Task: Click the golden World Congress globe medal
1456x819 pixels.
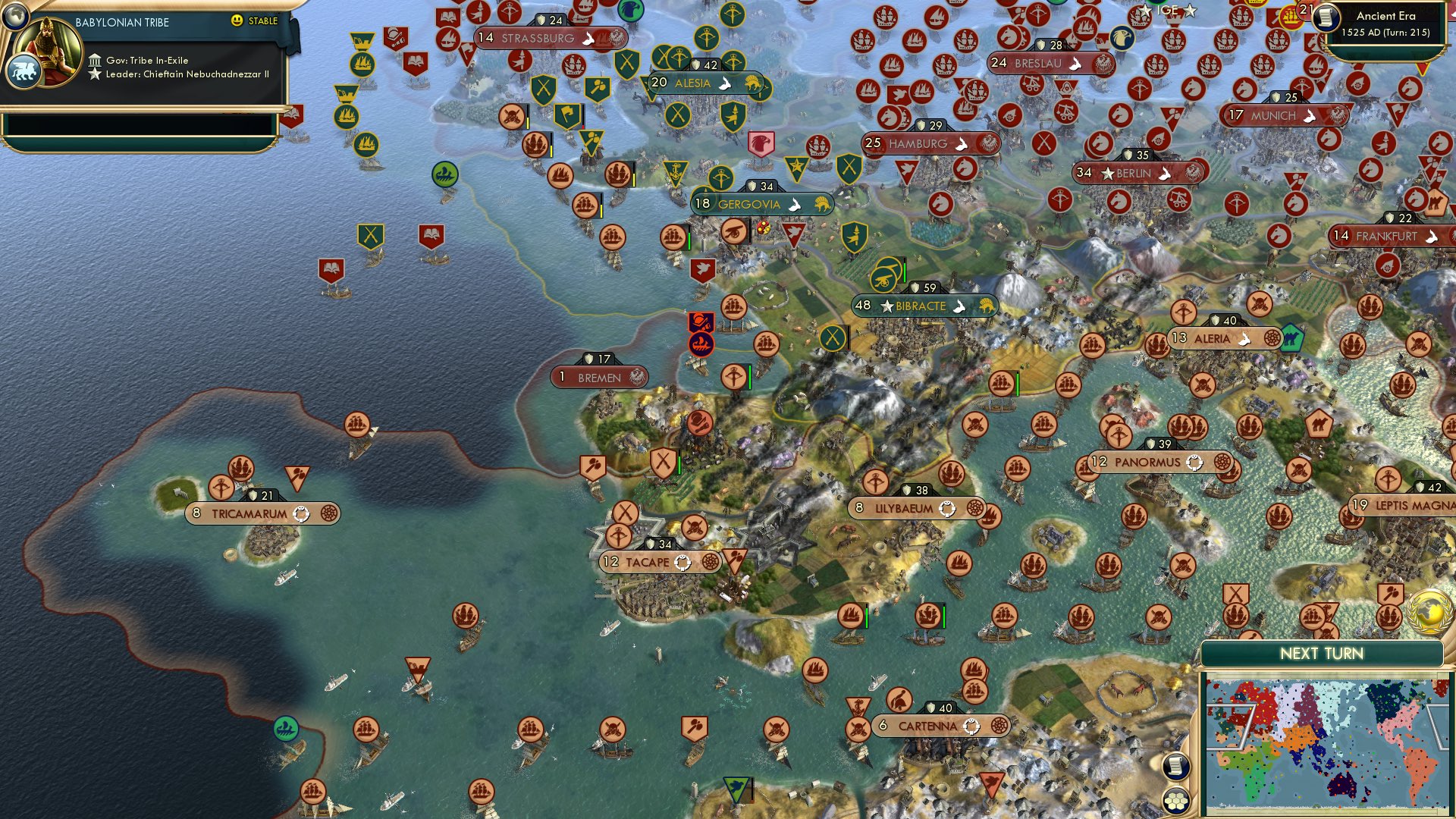Action: [x=1430, y=610]
